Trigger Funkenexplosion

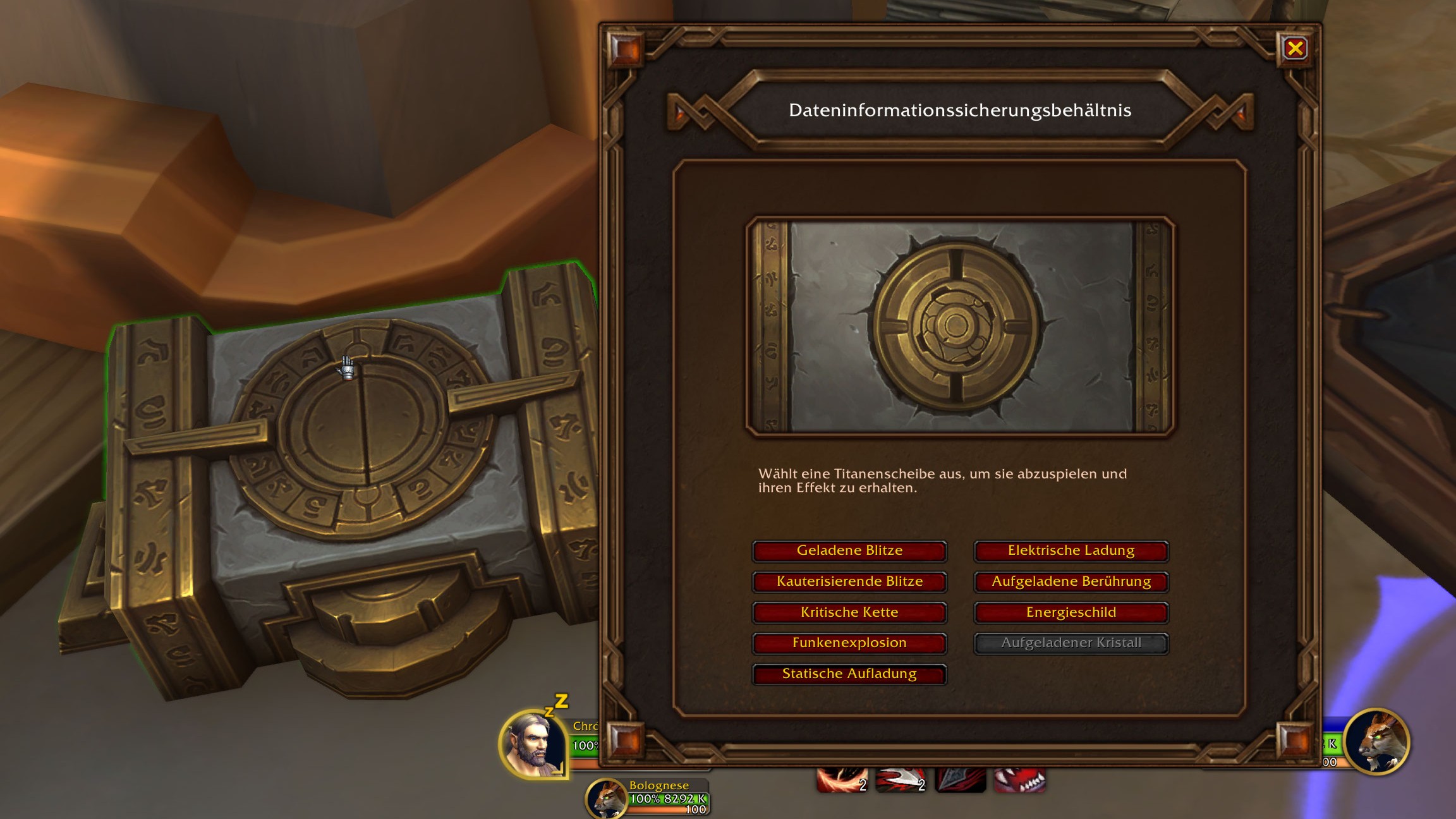pyautogui.click(x=849, y=643)
